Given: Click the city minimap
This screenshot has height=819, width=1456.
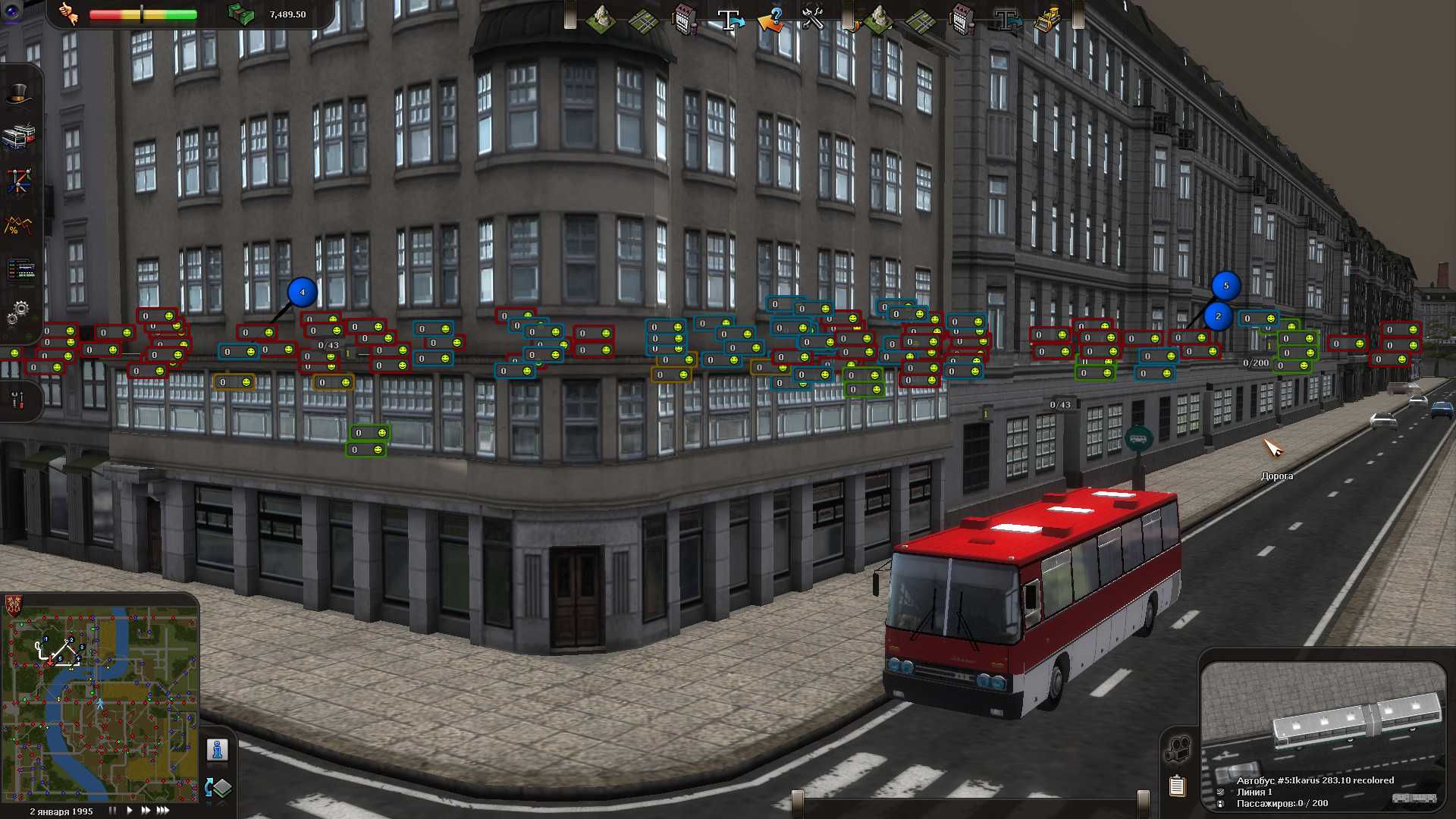Looking at the screenshot, I should point(101,703).
